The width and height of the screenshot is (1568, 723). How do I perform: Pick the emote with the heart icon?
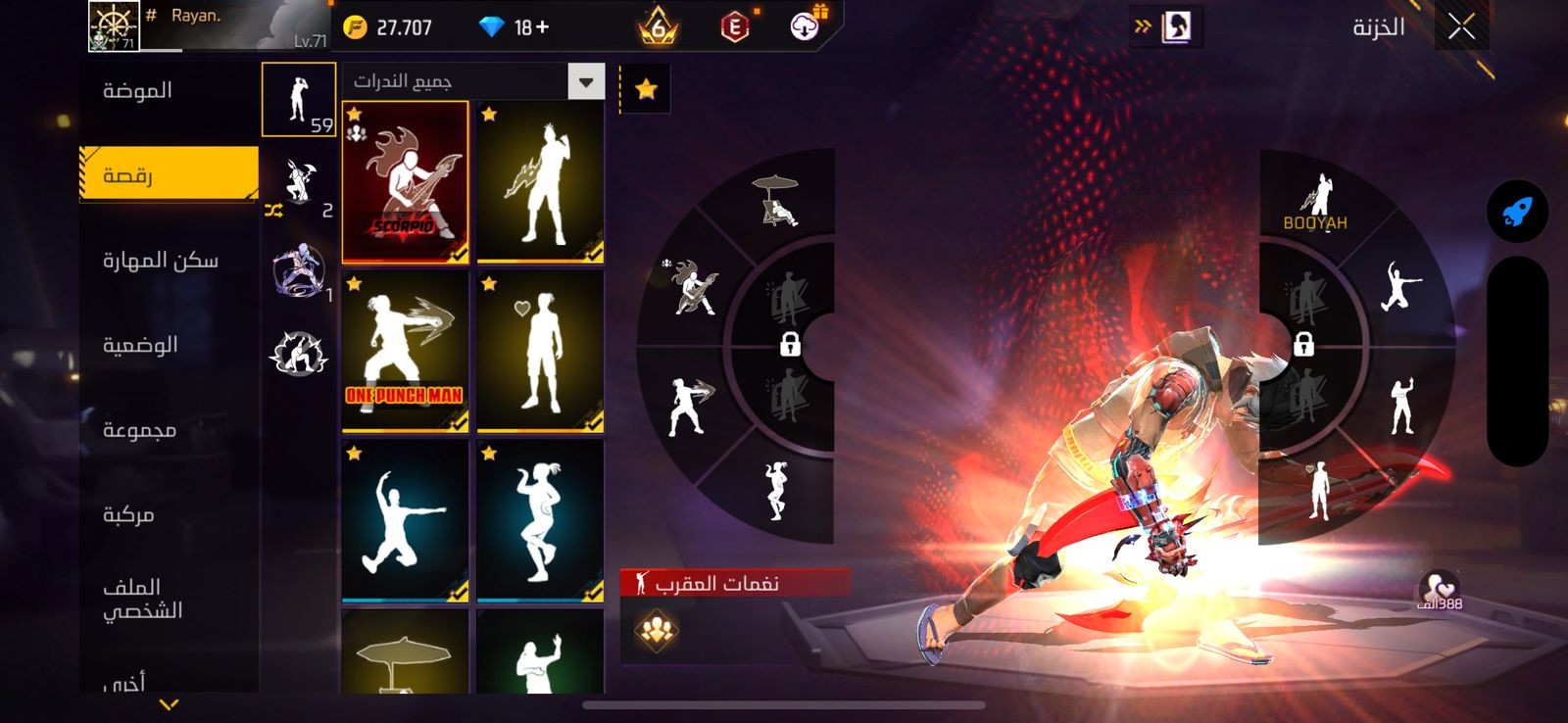[x=540, y=351]
